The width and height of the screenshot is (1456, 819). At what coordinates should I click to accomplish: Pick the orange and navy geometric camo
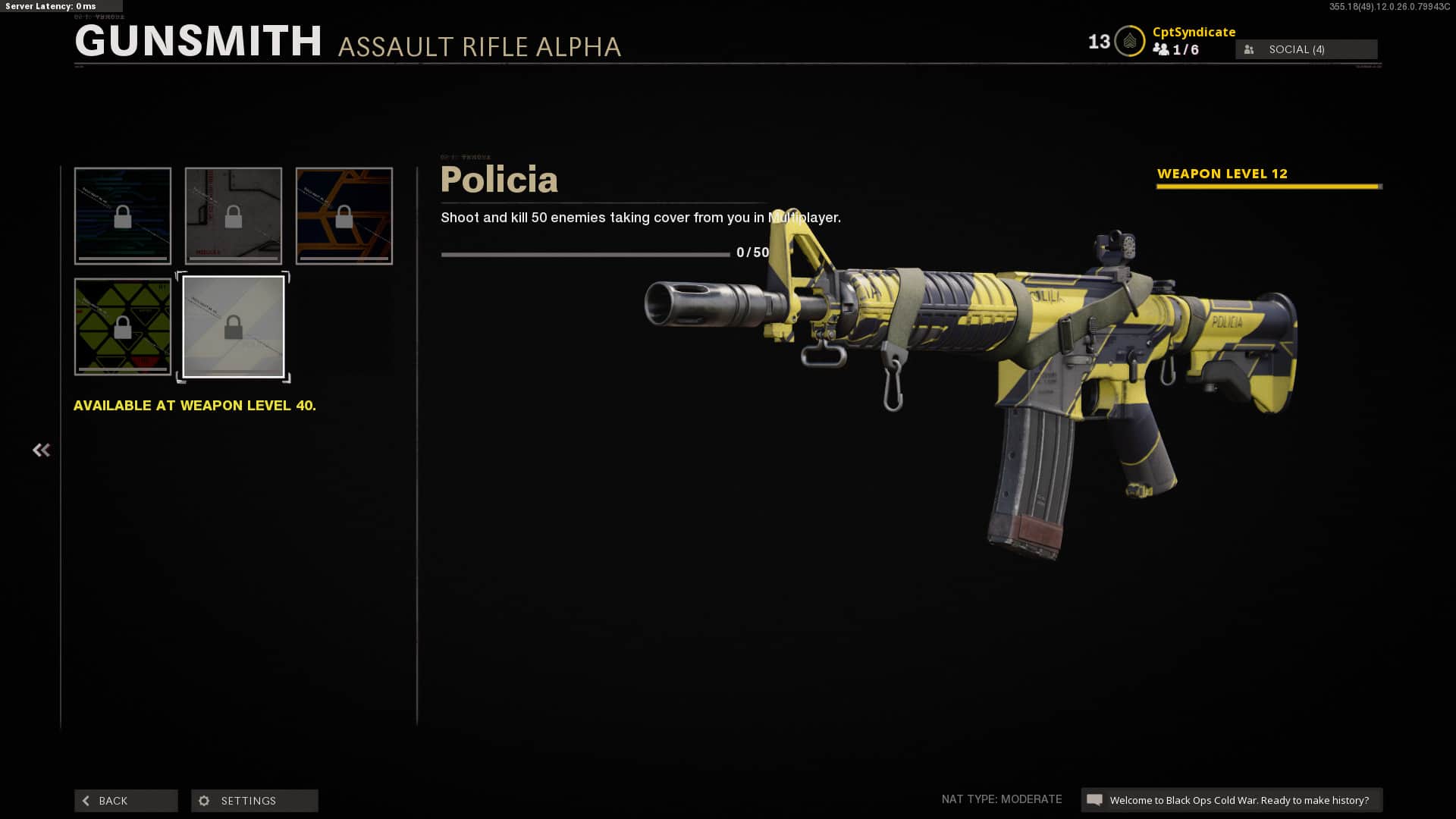[344, 216]
